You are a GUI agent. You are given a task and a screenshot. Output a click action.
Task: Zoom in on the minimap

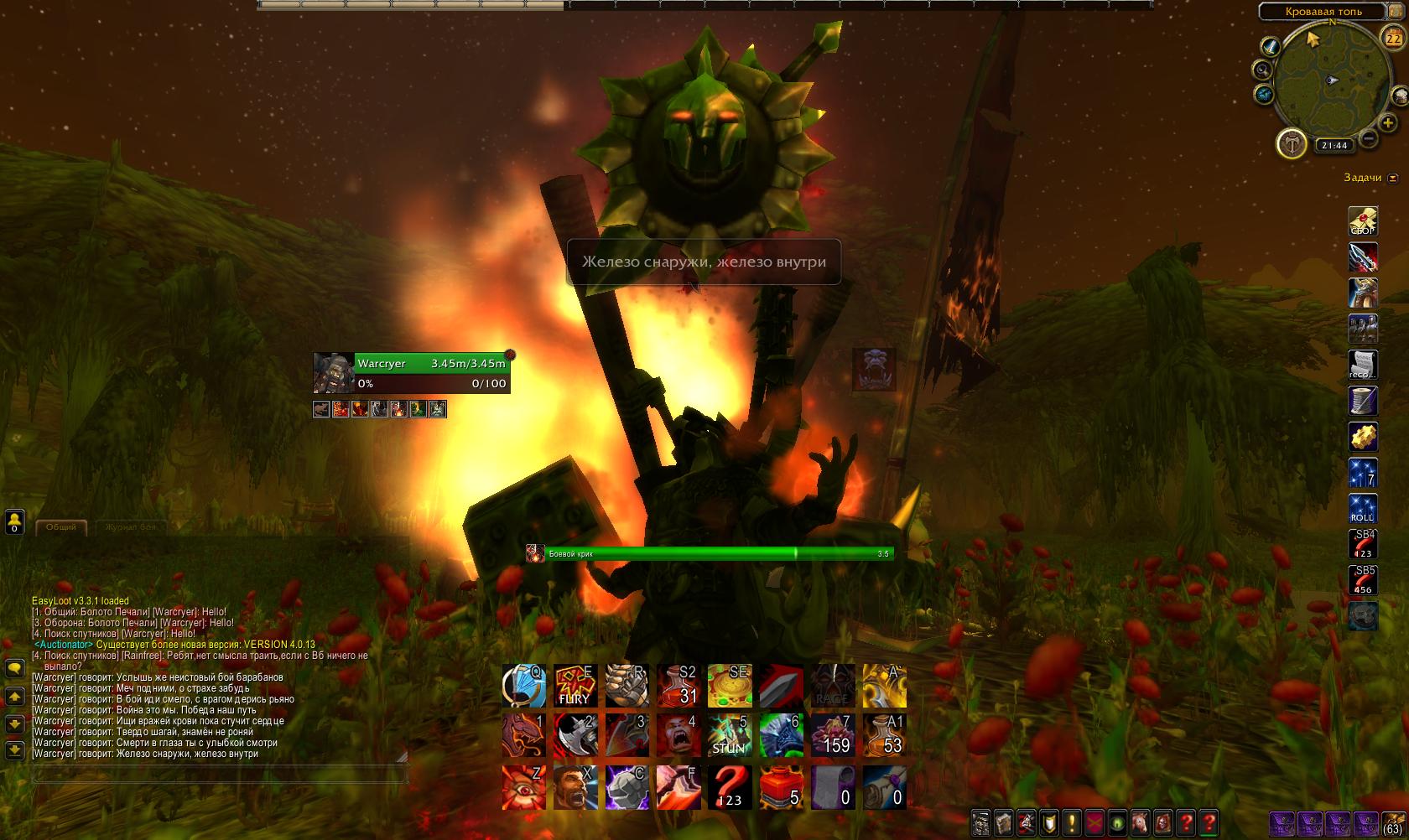(1388, 124)
